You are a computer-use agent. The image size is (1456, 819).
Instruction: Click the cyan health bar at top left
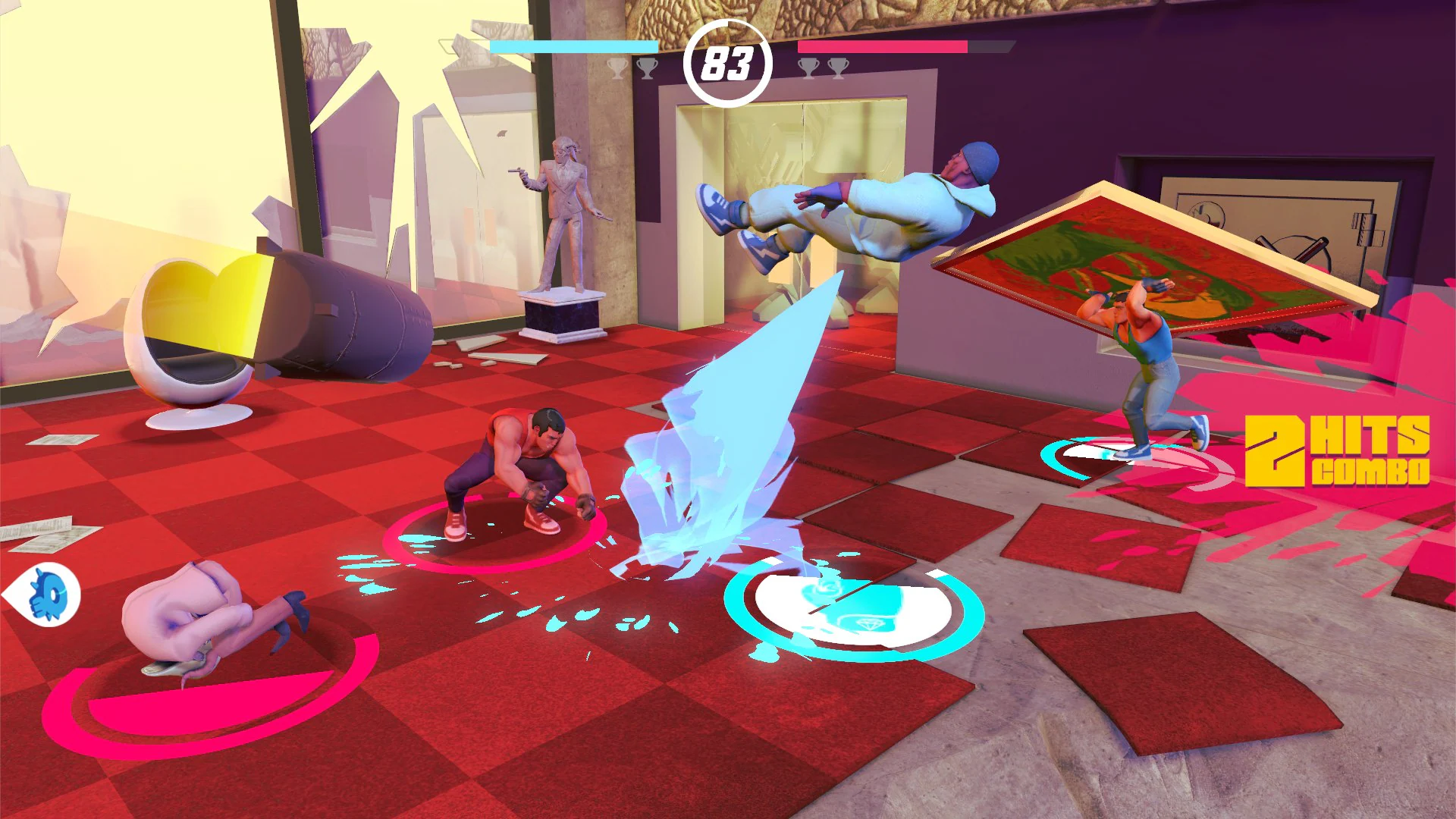pyautogui.click(x=573, y=46)
